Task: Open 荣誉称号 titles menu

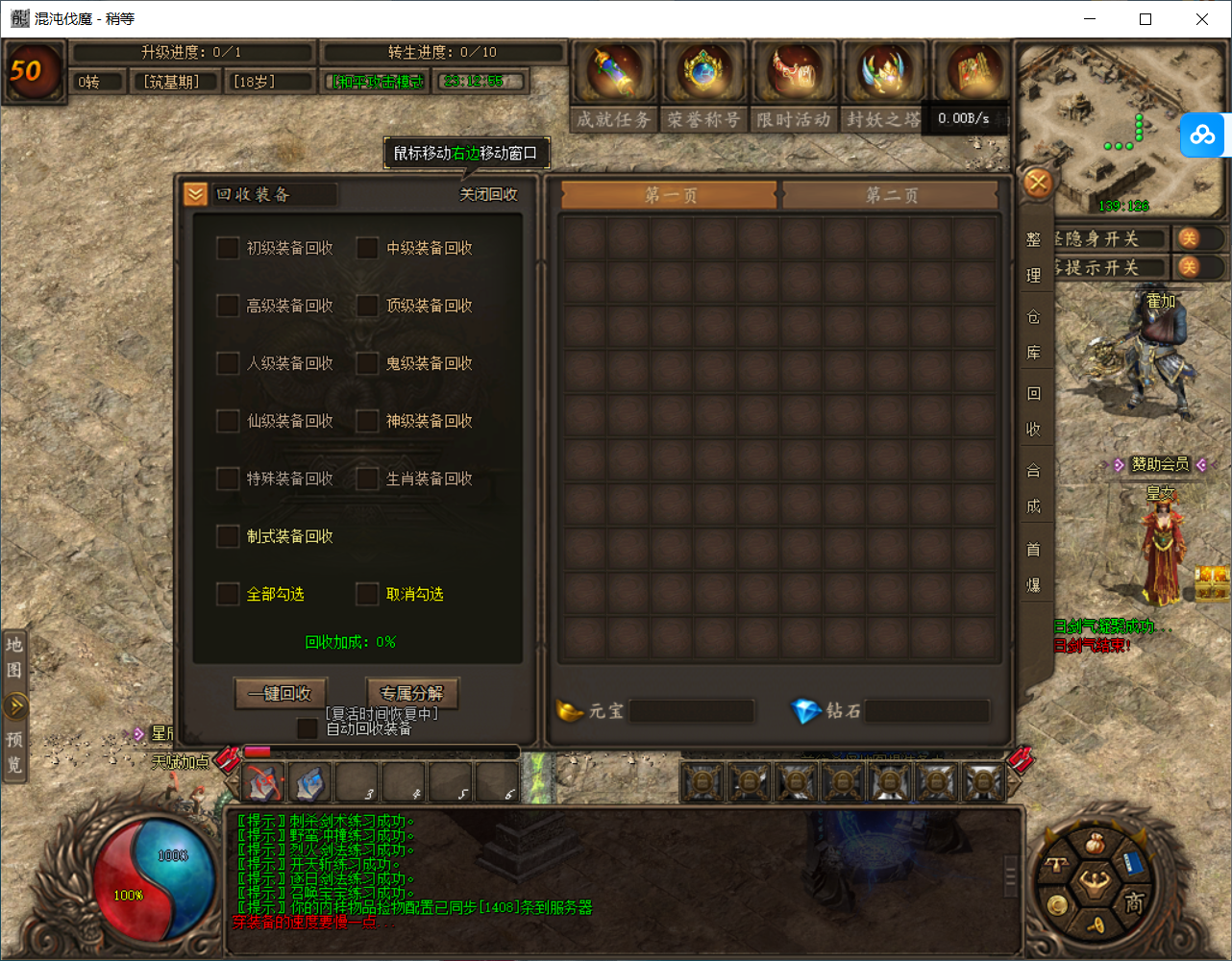Action: pos(703,73)
